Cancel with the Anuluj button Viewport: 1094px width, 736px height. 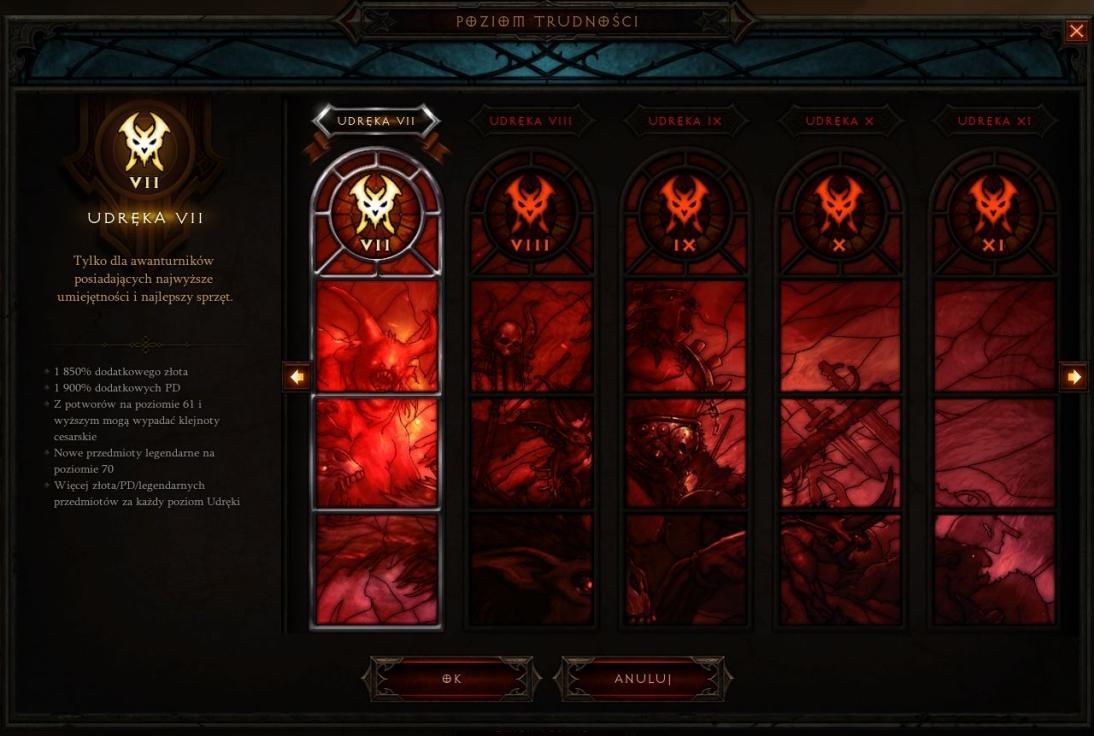[x=642, y=679]
